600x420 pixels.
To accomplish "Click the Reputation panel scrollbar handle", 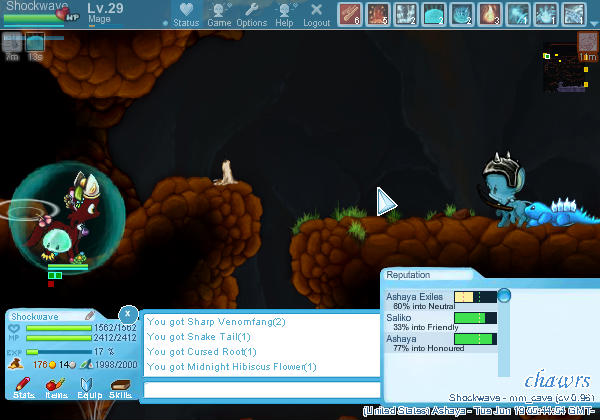I will coord(504,295).
